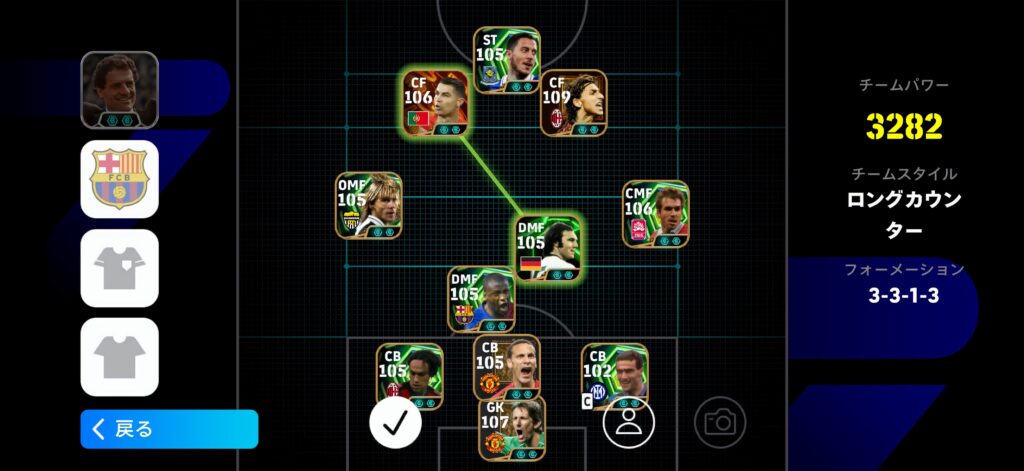Confirm with the white checkmark button
1024x471 pixels.
pos(395,423)
